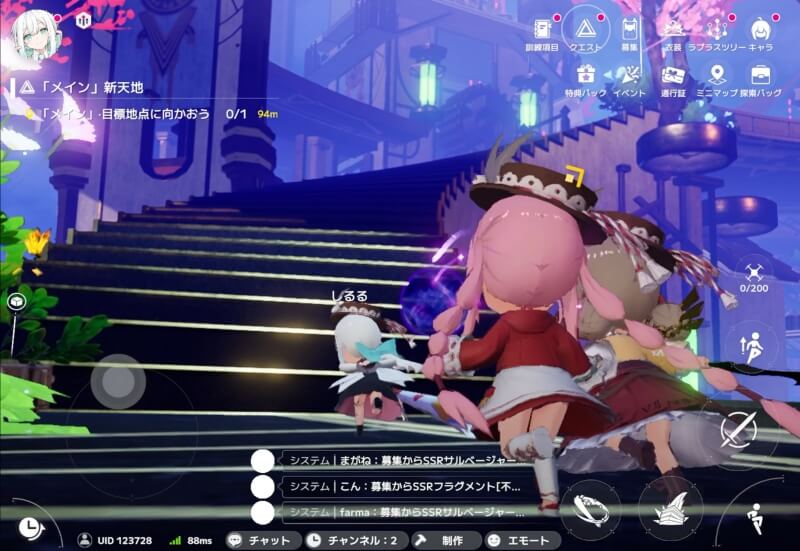Screen dimensions: 800x551
Task: Tap the drone 0/200 icon
Action: click(753, 273)
